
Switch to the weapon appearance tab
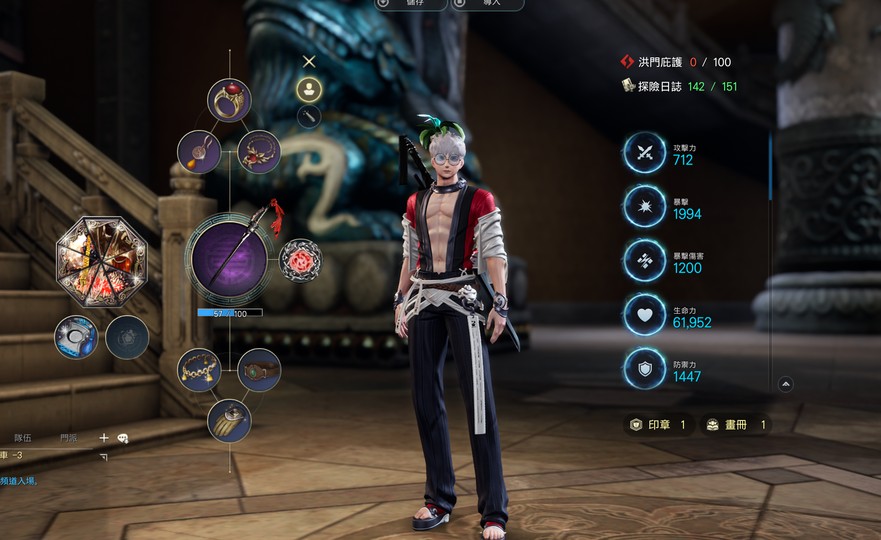(x=309, y=116)
